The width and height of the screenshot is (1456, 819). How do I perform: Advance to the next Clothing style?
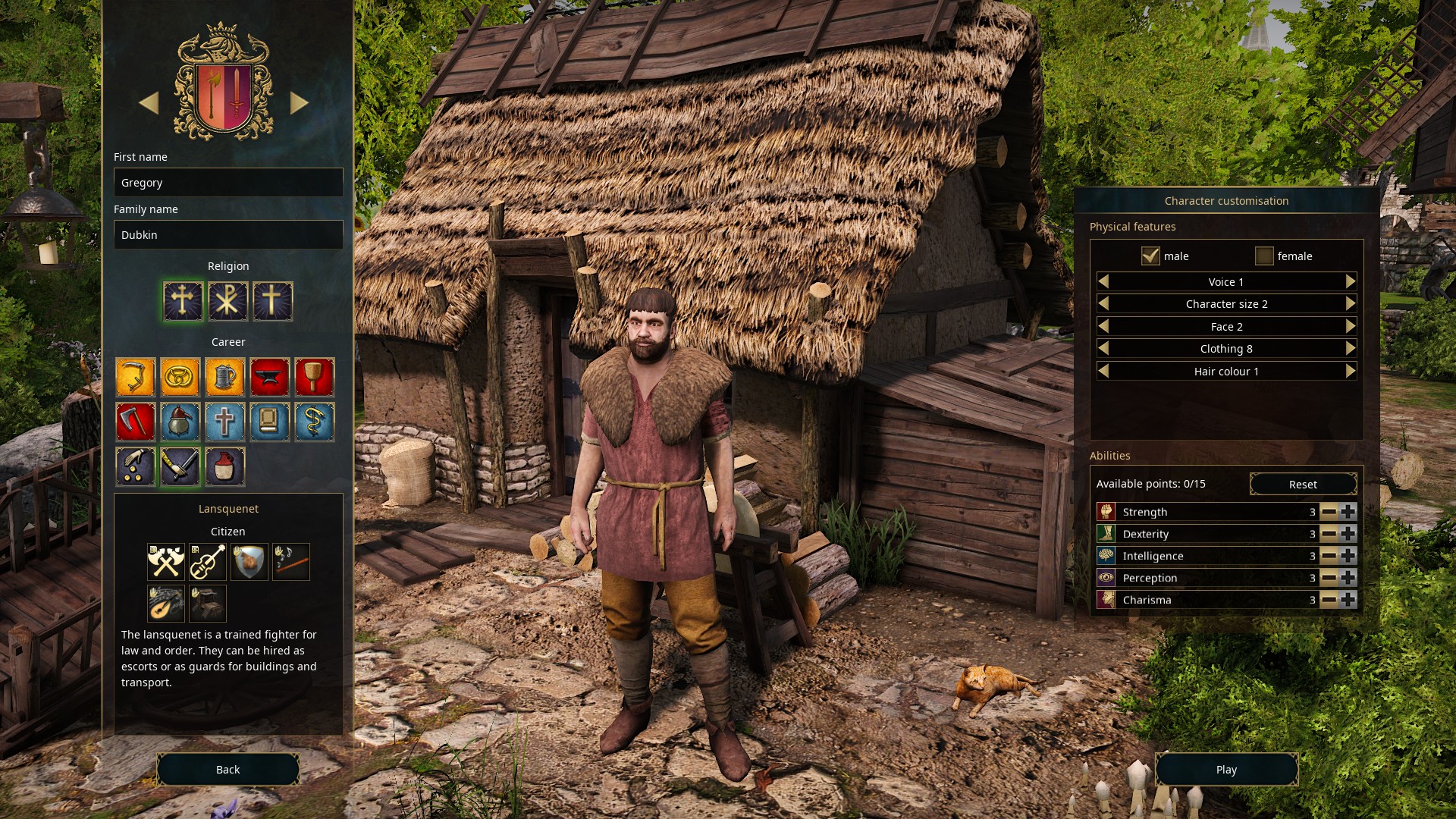[x=1351, y=348]
